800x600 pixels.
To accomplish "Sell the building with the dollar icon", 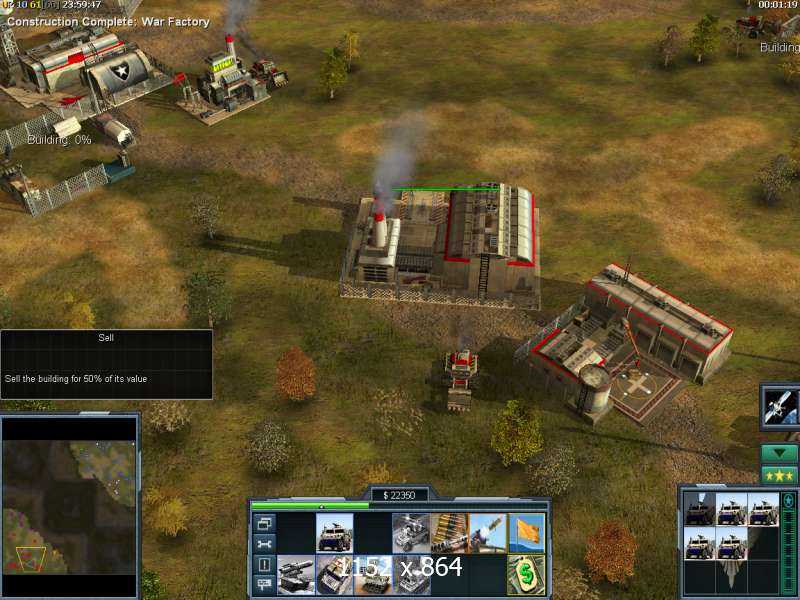I will 526,574.
